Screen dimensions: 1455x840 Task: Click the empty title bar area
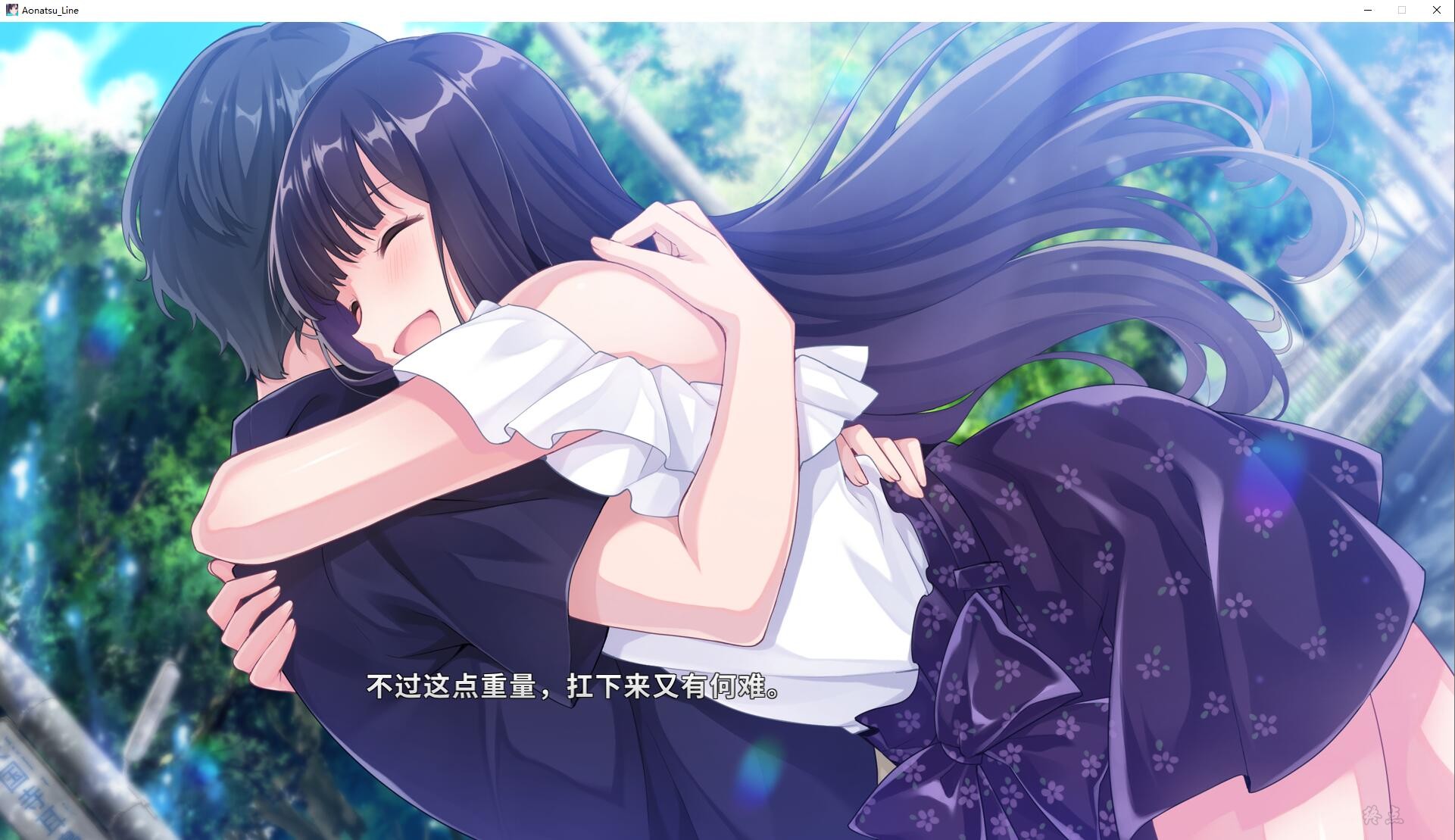(x=682, y=10)
